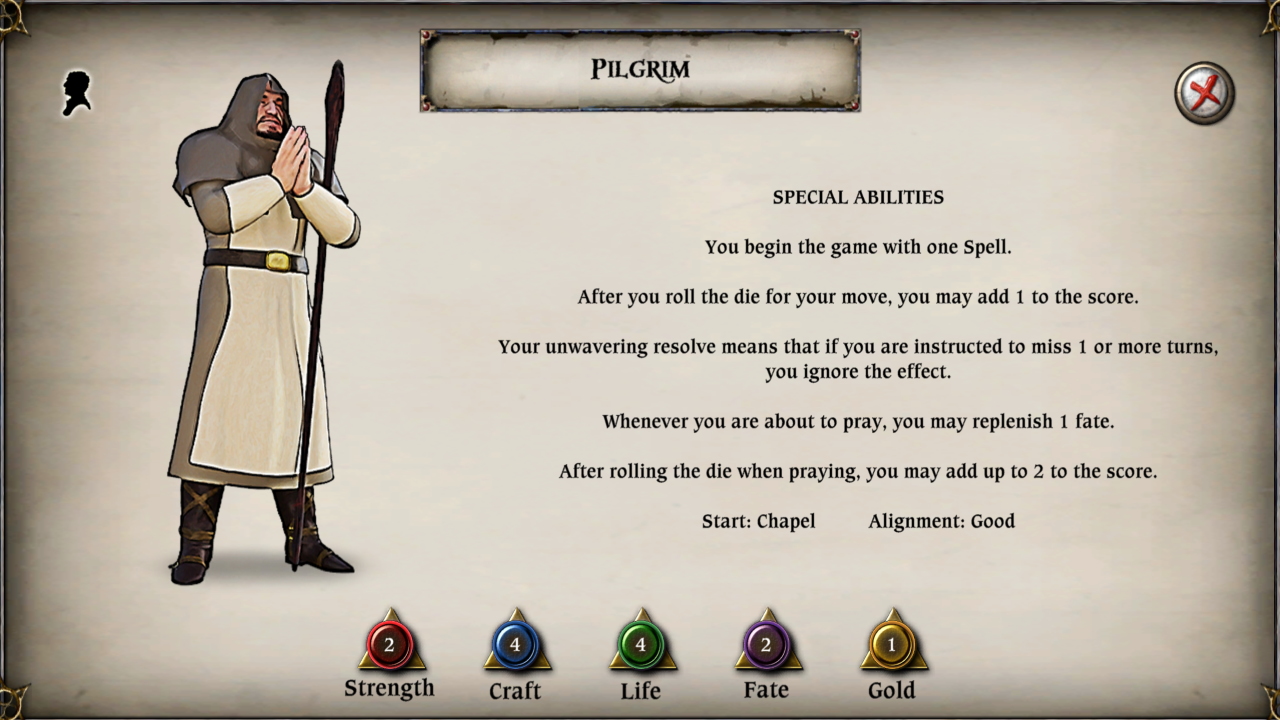The image size is (1280, 720).
Task: Click the red X close medallion
Action: (x=1204, y=92)
